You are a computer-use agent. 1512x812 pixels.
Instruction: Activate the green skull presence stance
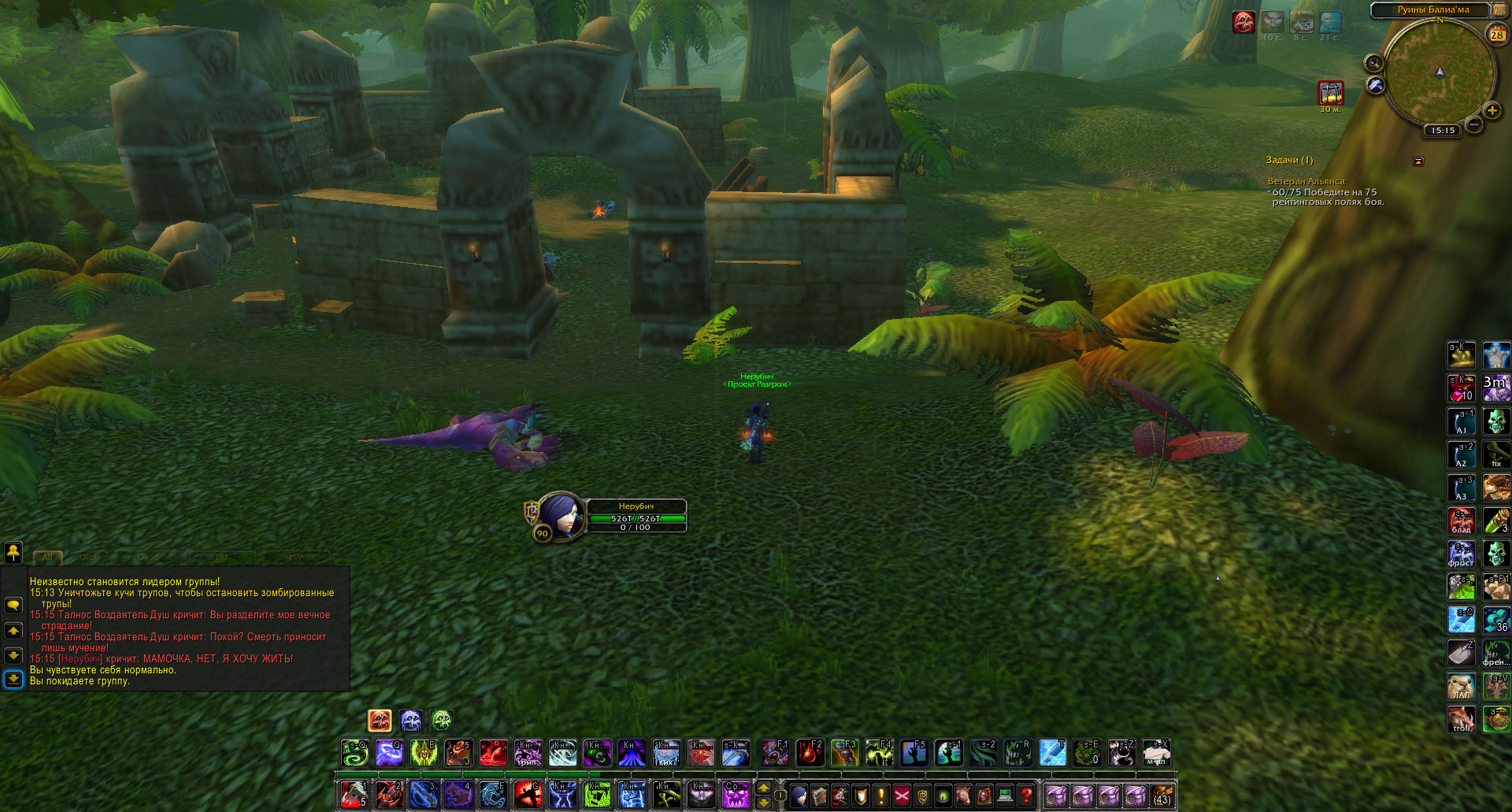tap(441, 720)
